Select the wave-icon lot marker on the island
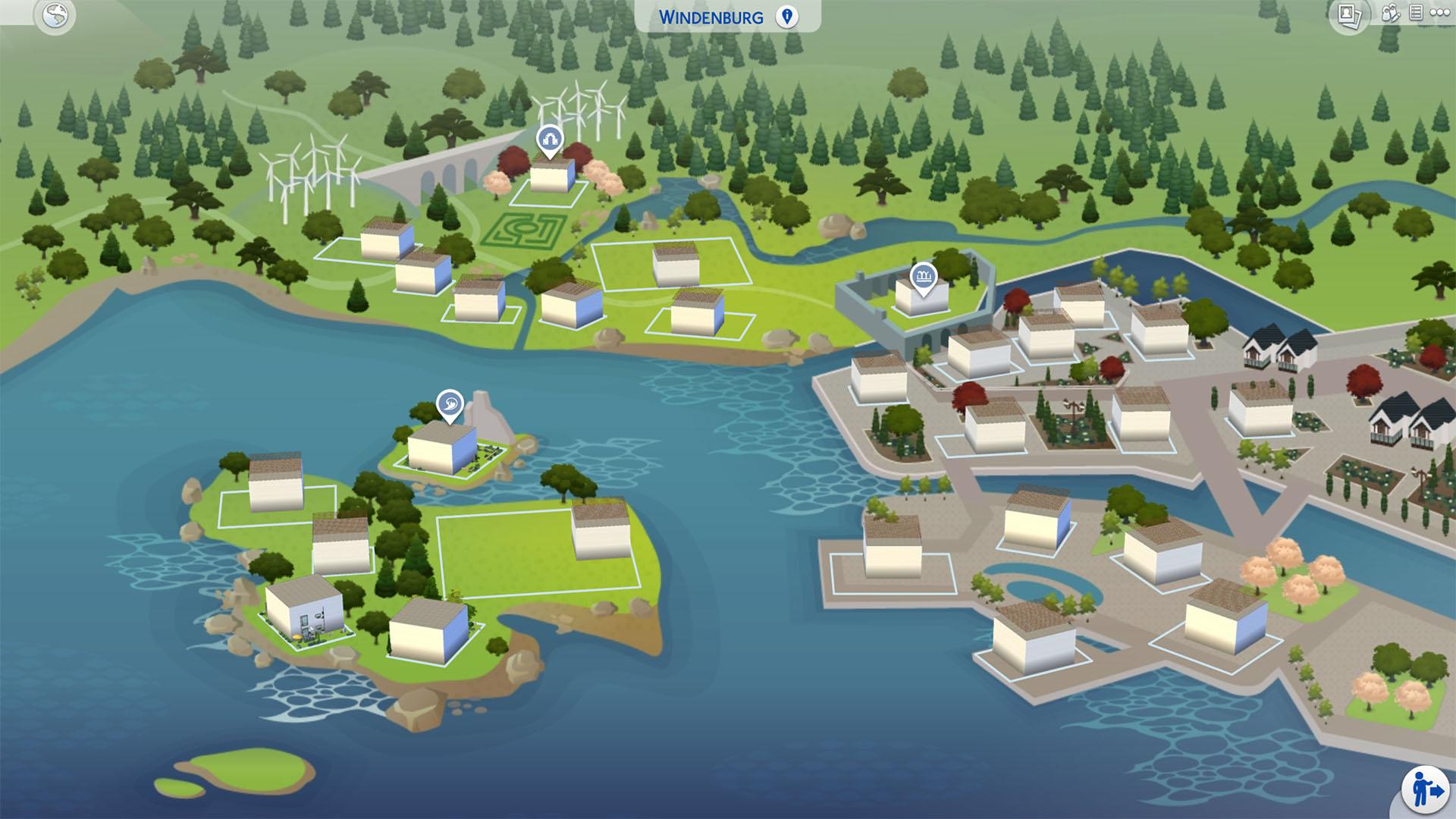This screenshot has height=819, width=1456. 450,403
